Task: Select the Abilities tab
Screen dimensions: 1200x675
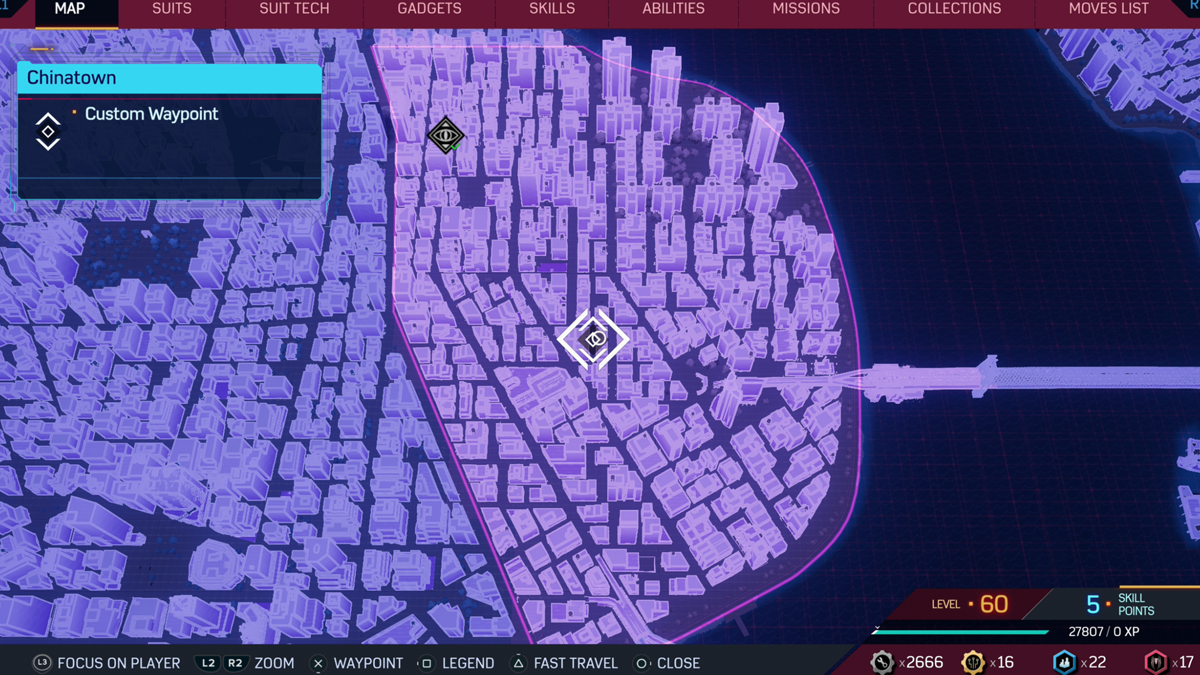Action: click(673, 9)
